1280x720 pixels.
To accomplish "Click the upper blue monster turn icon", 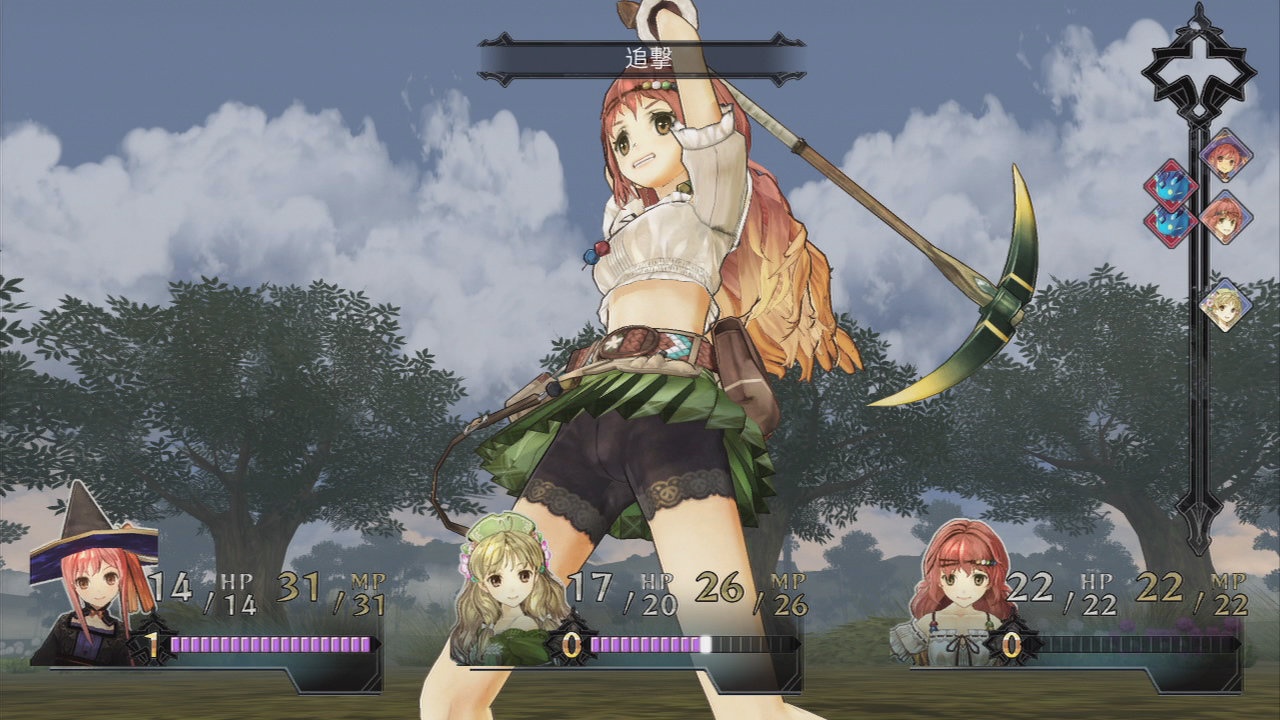I will pyautogui.click(x=1170, y=185).
